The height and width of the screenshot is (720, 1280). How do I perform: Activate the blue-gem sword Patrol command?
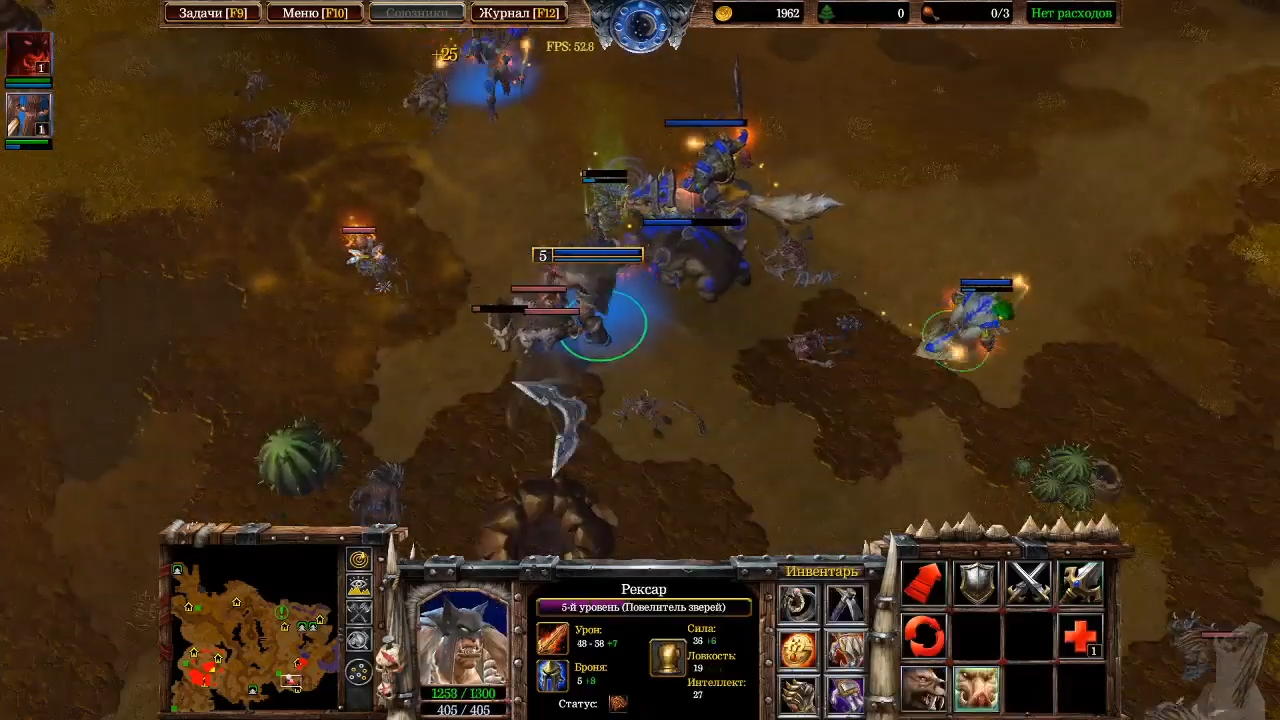tap(1080, 583)
